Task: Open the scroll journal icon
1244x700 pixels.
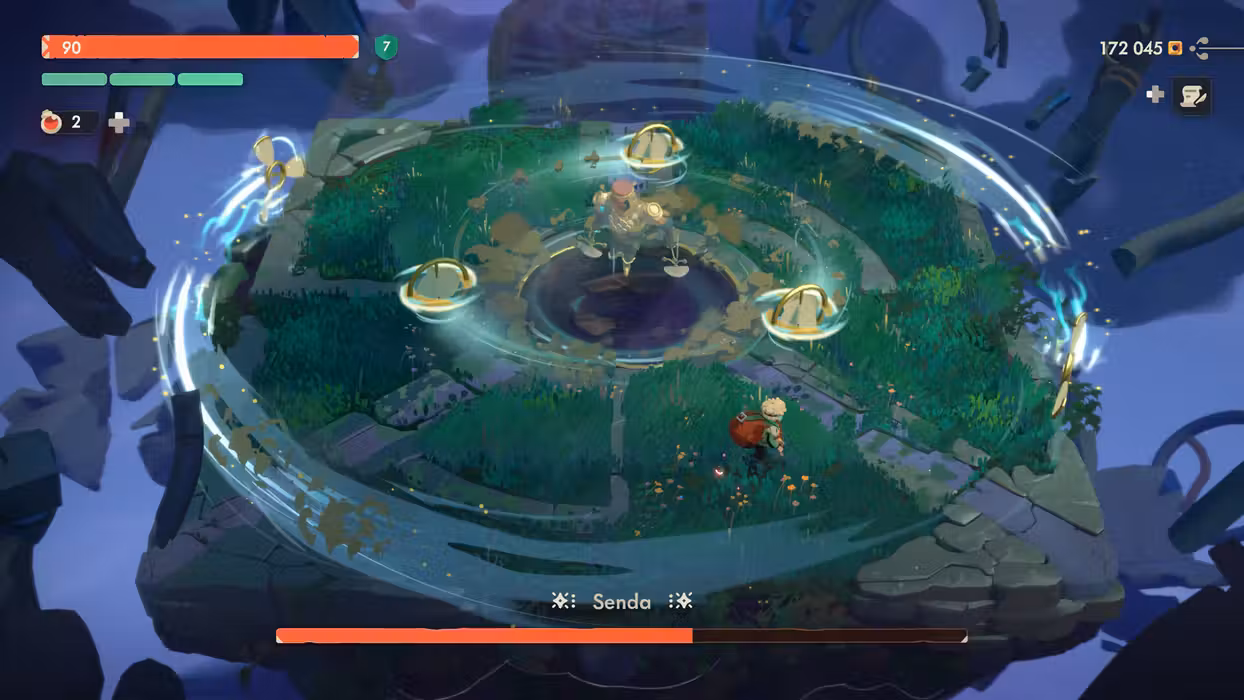Action: pos(1191,96)
